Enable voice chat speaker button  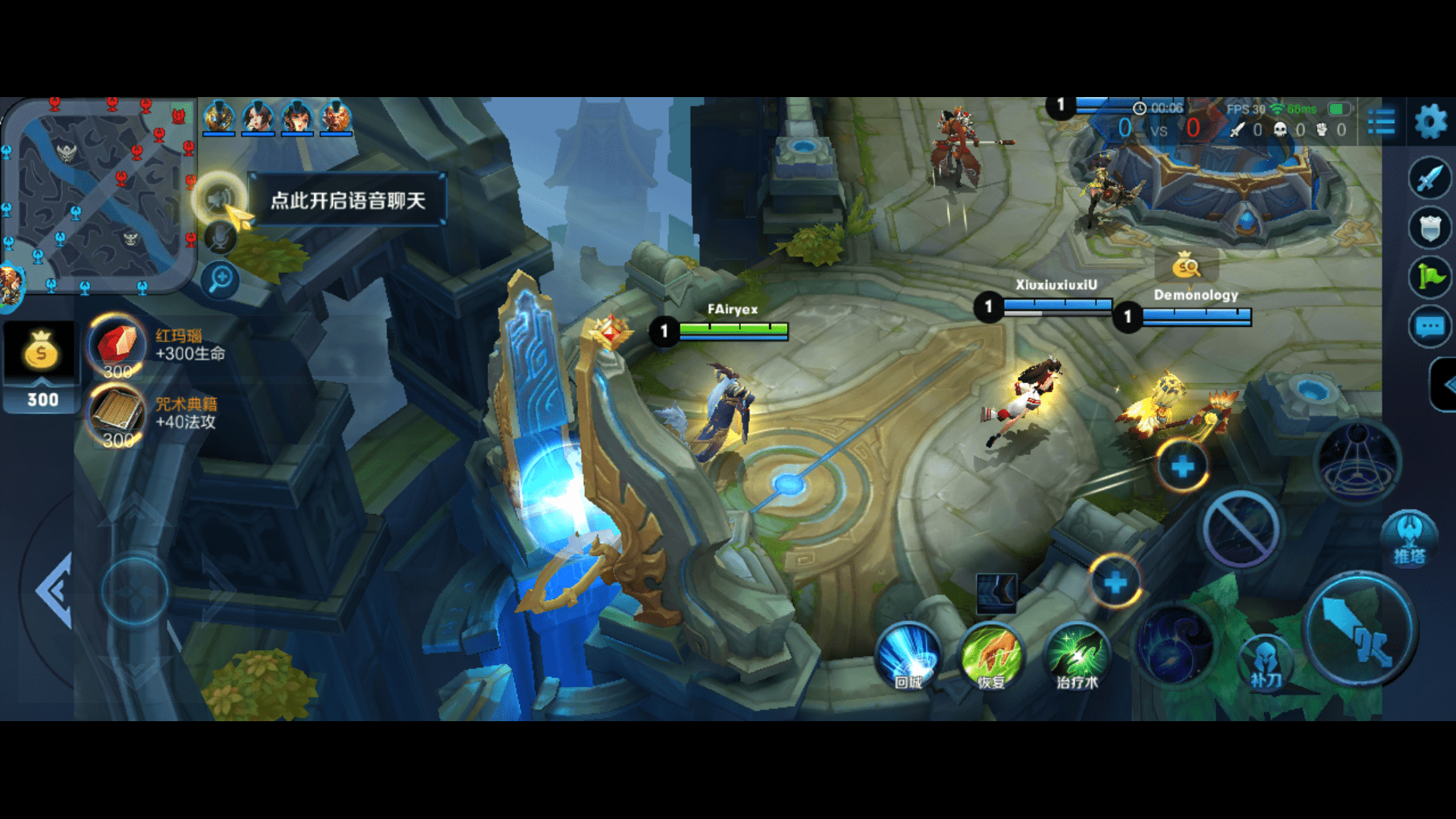[218, 199]
